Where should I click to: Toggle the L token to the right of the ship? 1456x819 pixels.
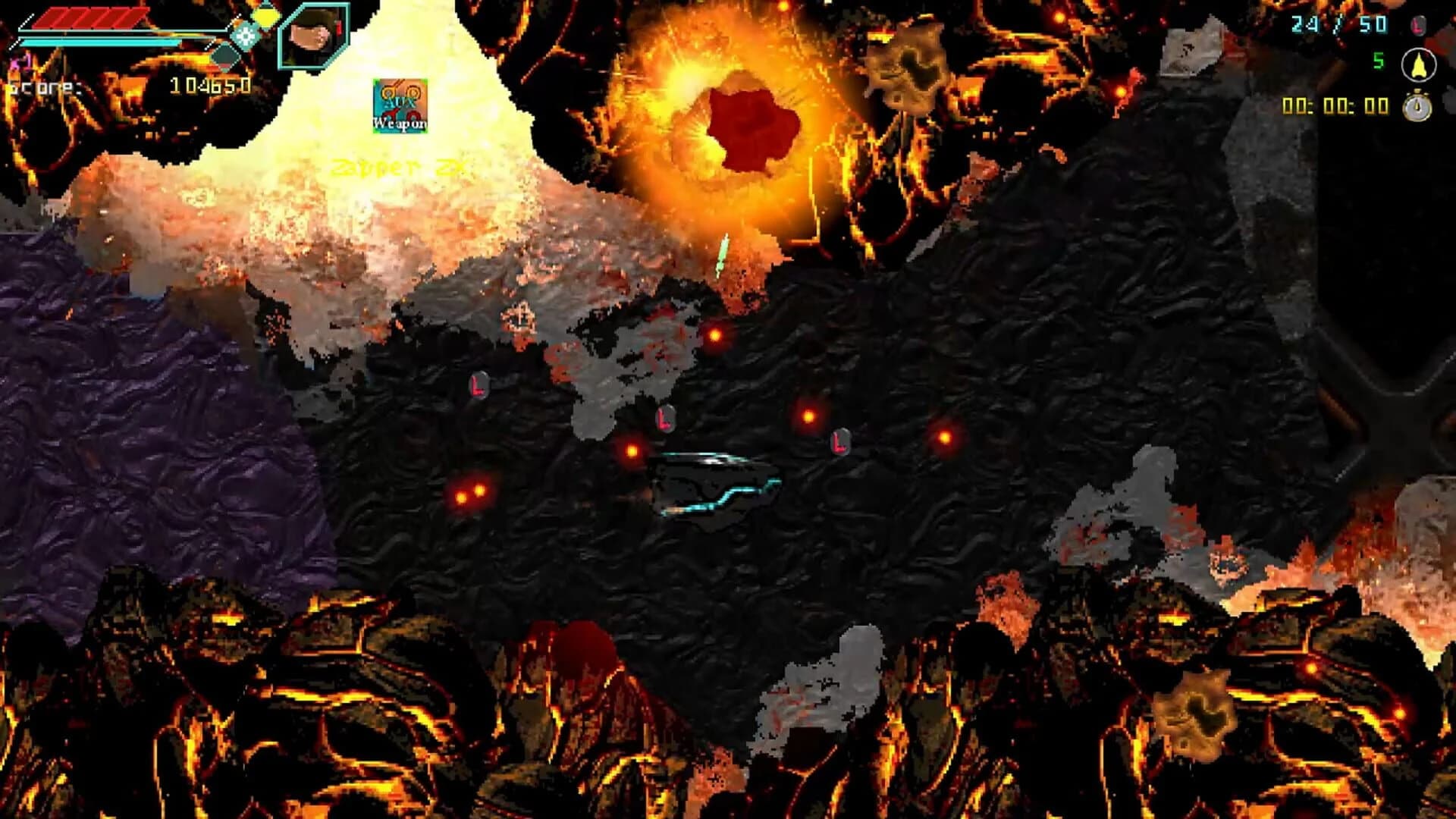tap(838, 443)
